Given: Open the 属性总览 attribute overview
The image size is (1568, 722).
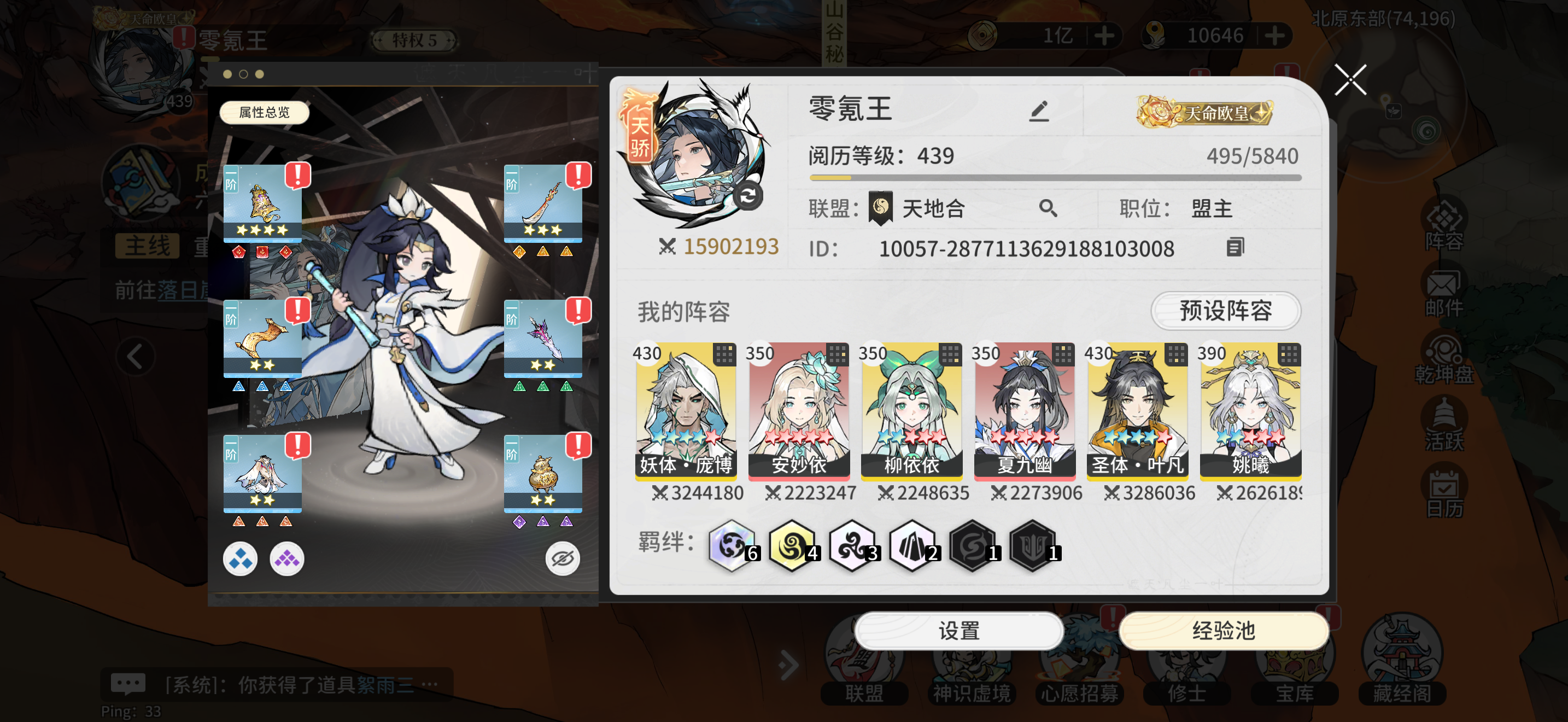Looking at the screenshot, I should pyautogui.click(x=264, y=113).
